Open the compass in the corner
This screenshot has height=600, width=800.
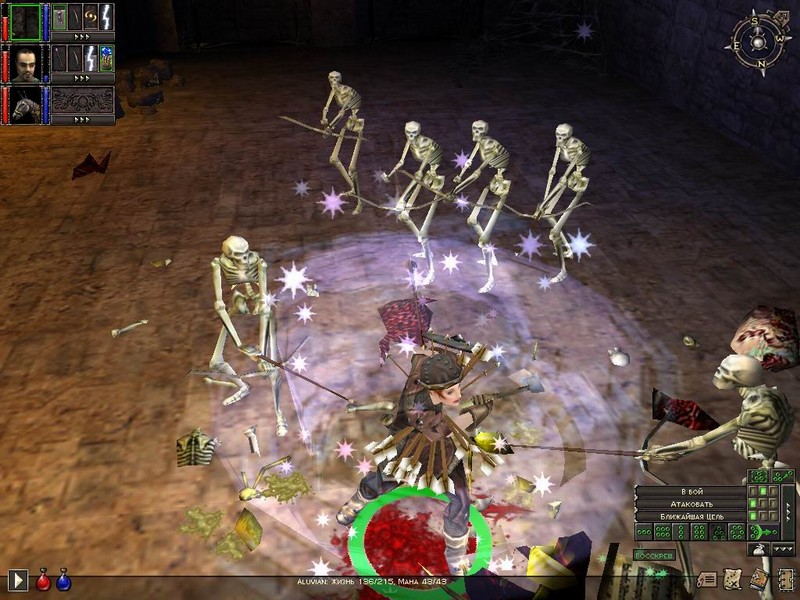tap(759, 40)
